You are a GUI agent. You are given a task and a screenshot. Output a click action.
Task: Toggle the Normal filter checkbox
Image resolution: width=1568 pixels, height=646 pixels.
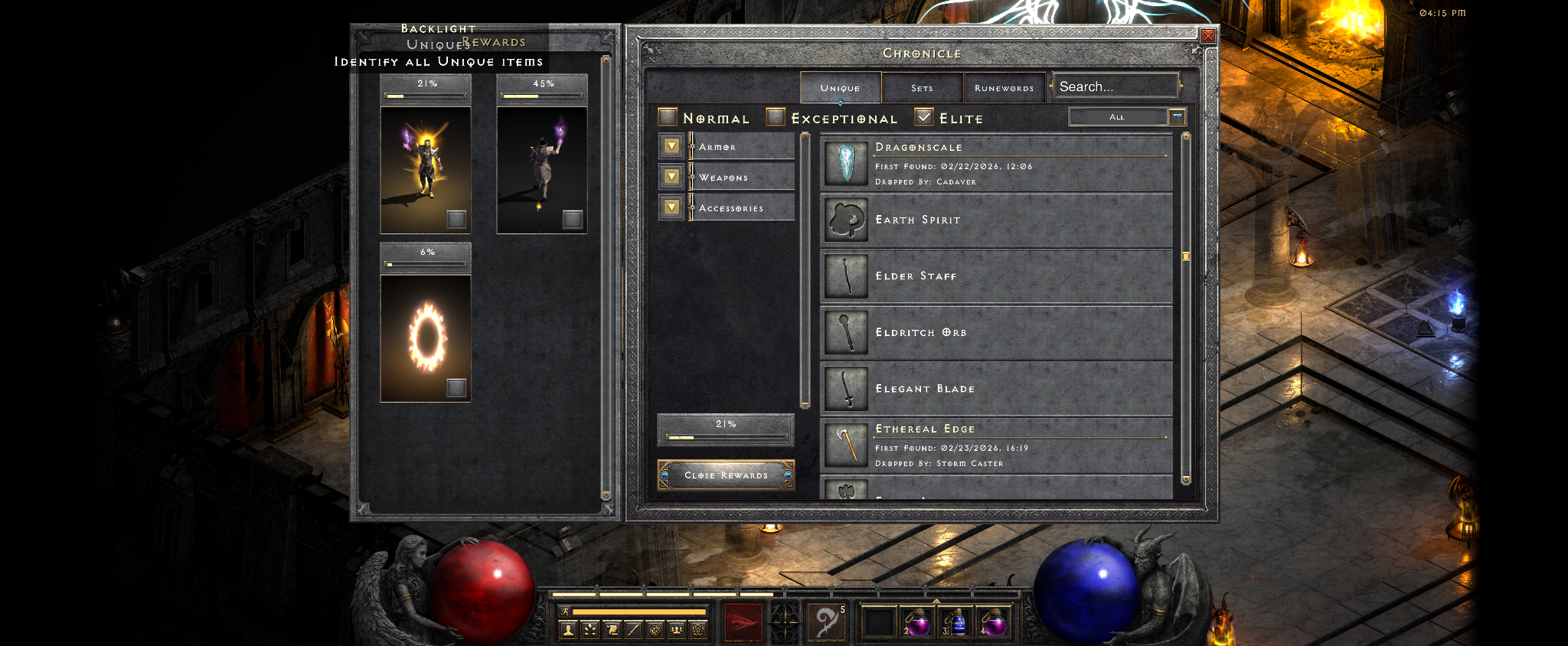tap(668, 117)
